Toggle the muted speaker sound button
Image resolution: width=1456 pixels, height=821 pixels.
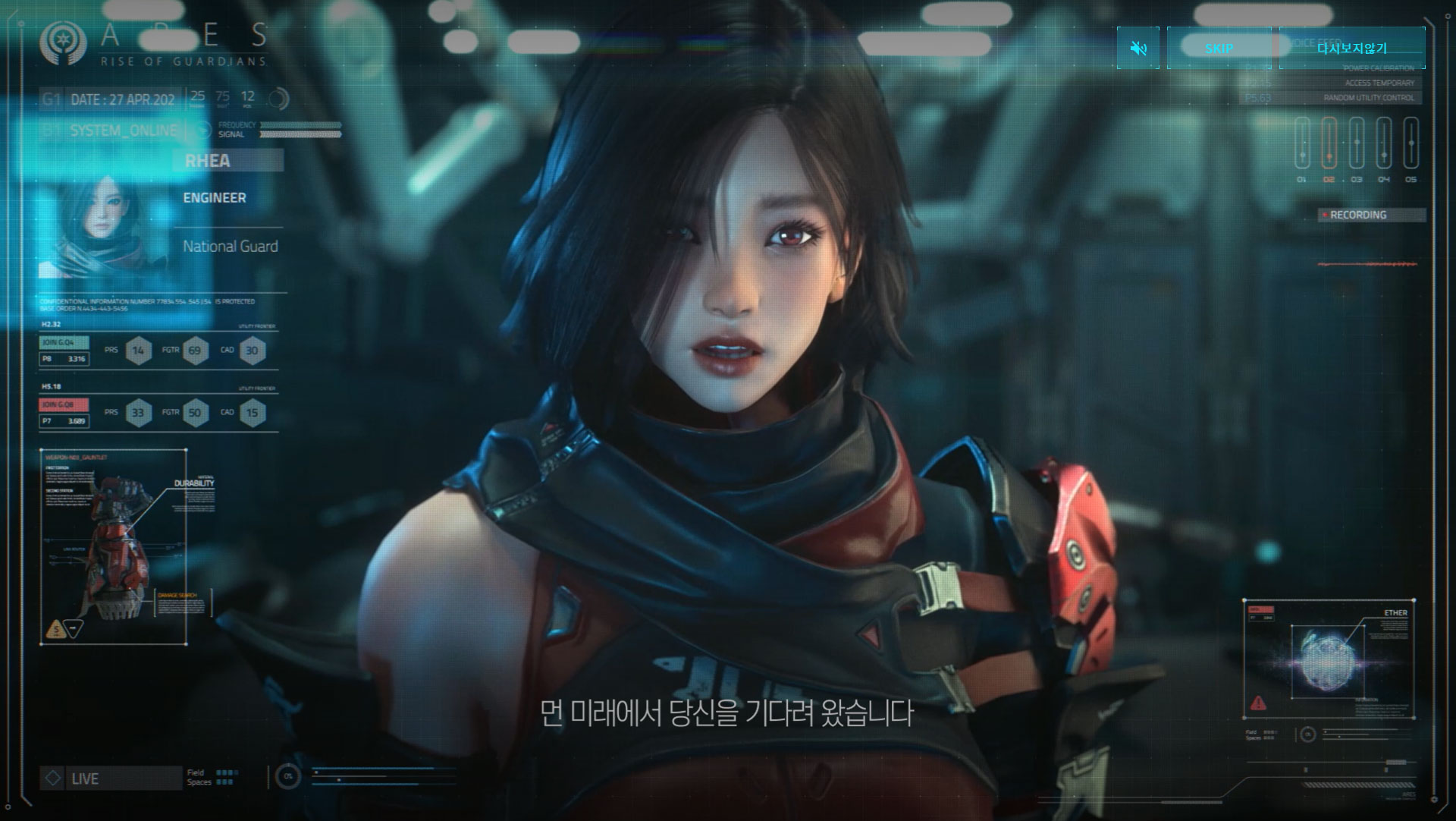tap(1137, 49)
